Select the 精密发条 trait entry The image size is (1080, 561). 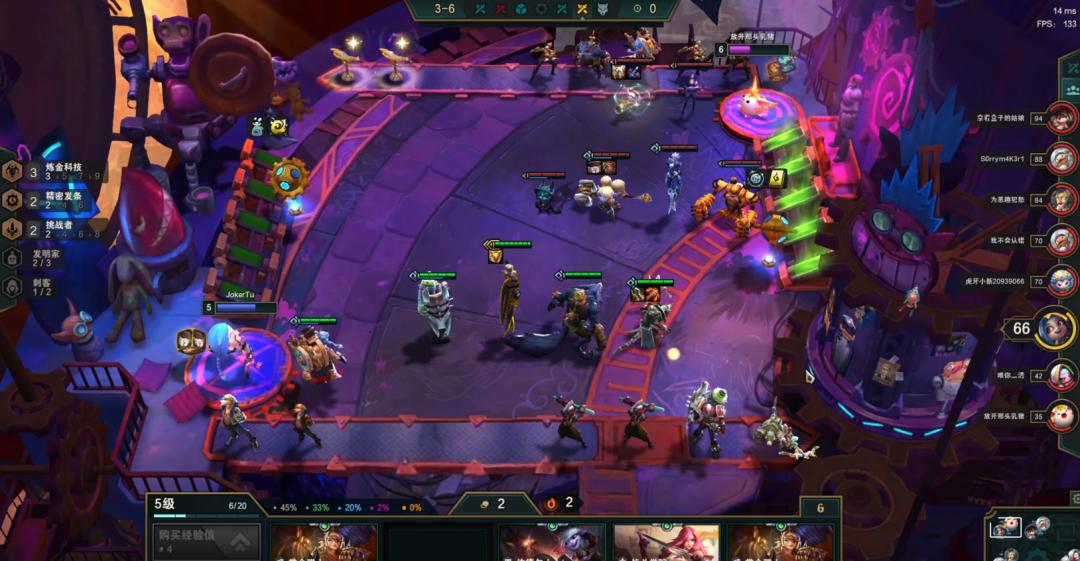55,200
